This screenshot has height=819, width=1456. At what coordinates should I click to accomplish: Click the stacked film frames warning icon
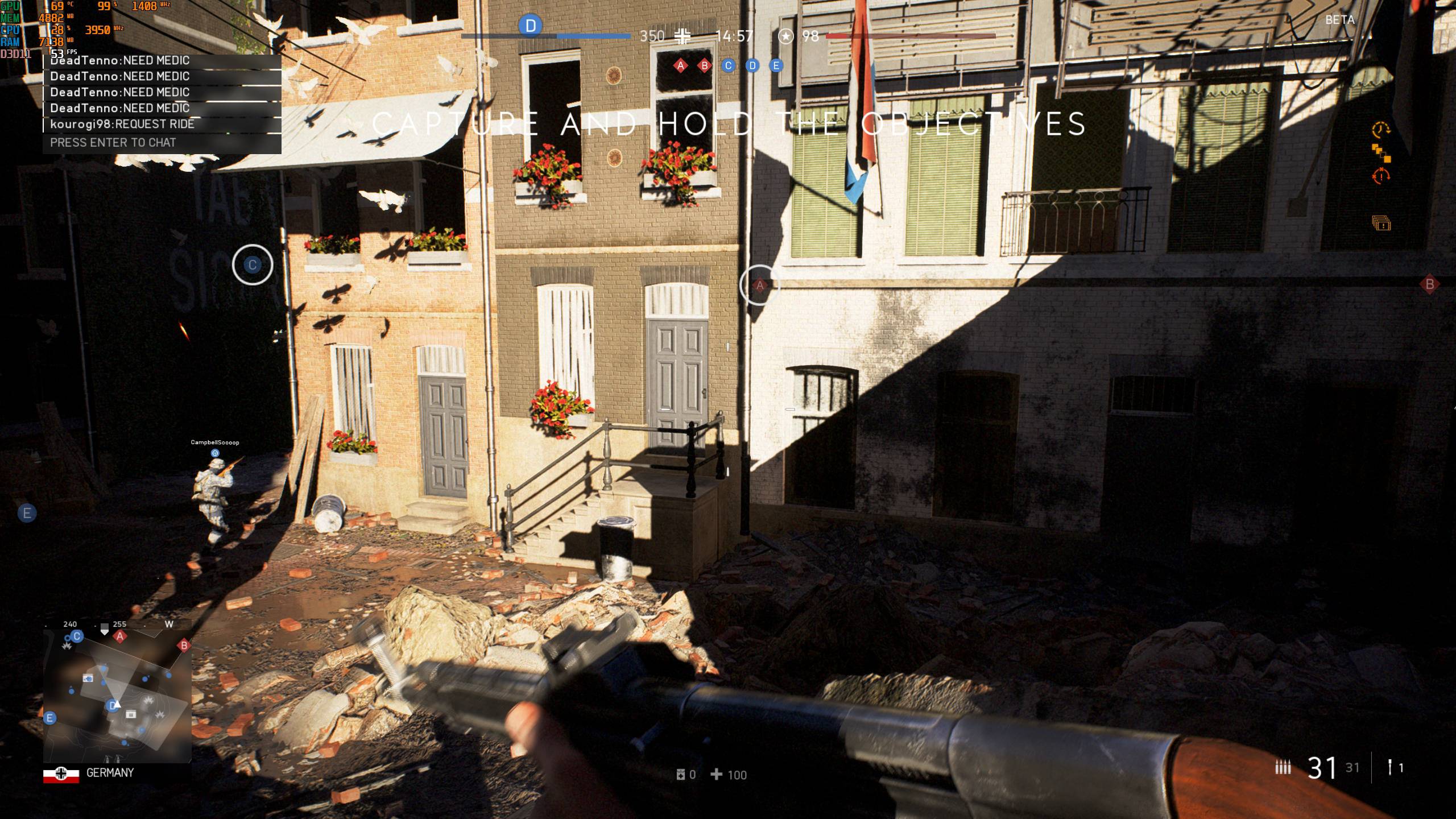tap(1380, 223)
